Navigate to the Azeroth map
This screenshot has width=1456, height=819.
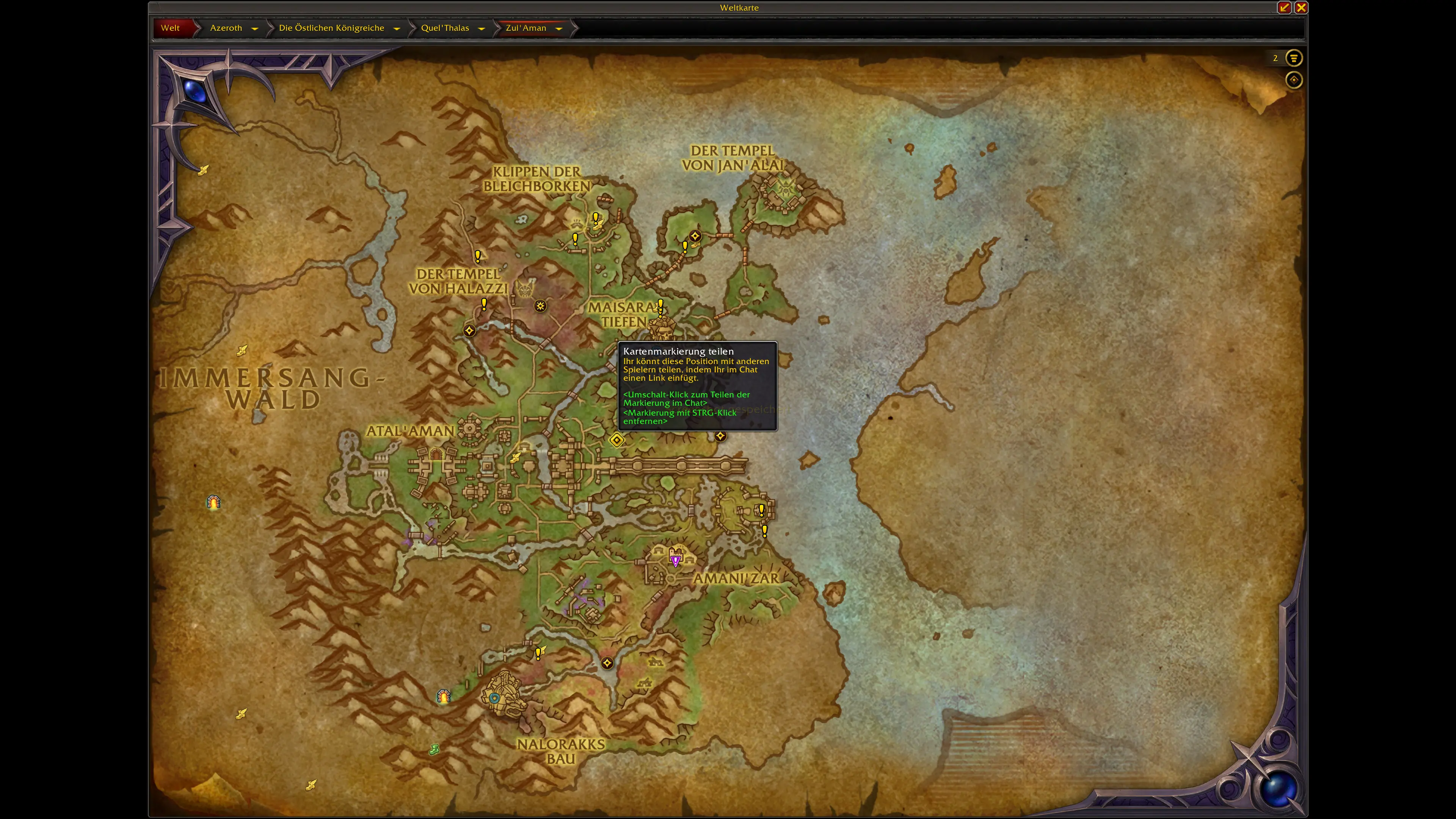coord(226,28)
